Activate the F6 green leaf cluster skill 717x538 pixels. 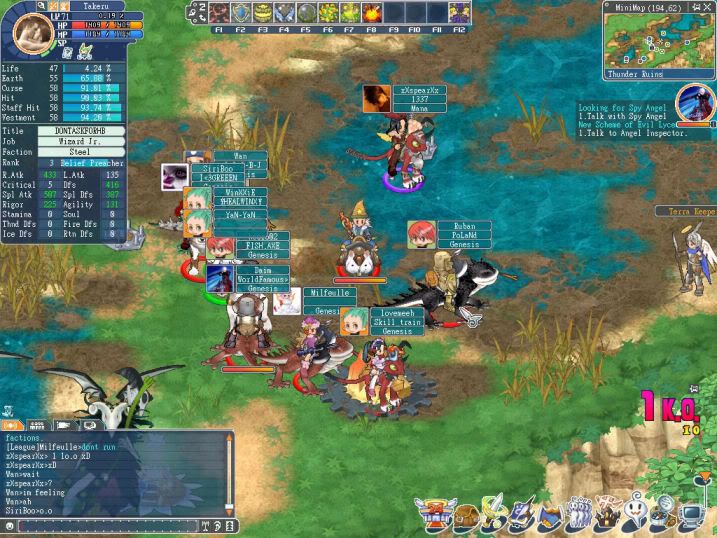(328, 13)
